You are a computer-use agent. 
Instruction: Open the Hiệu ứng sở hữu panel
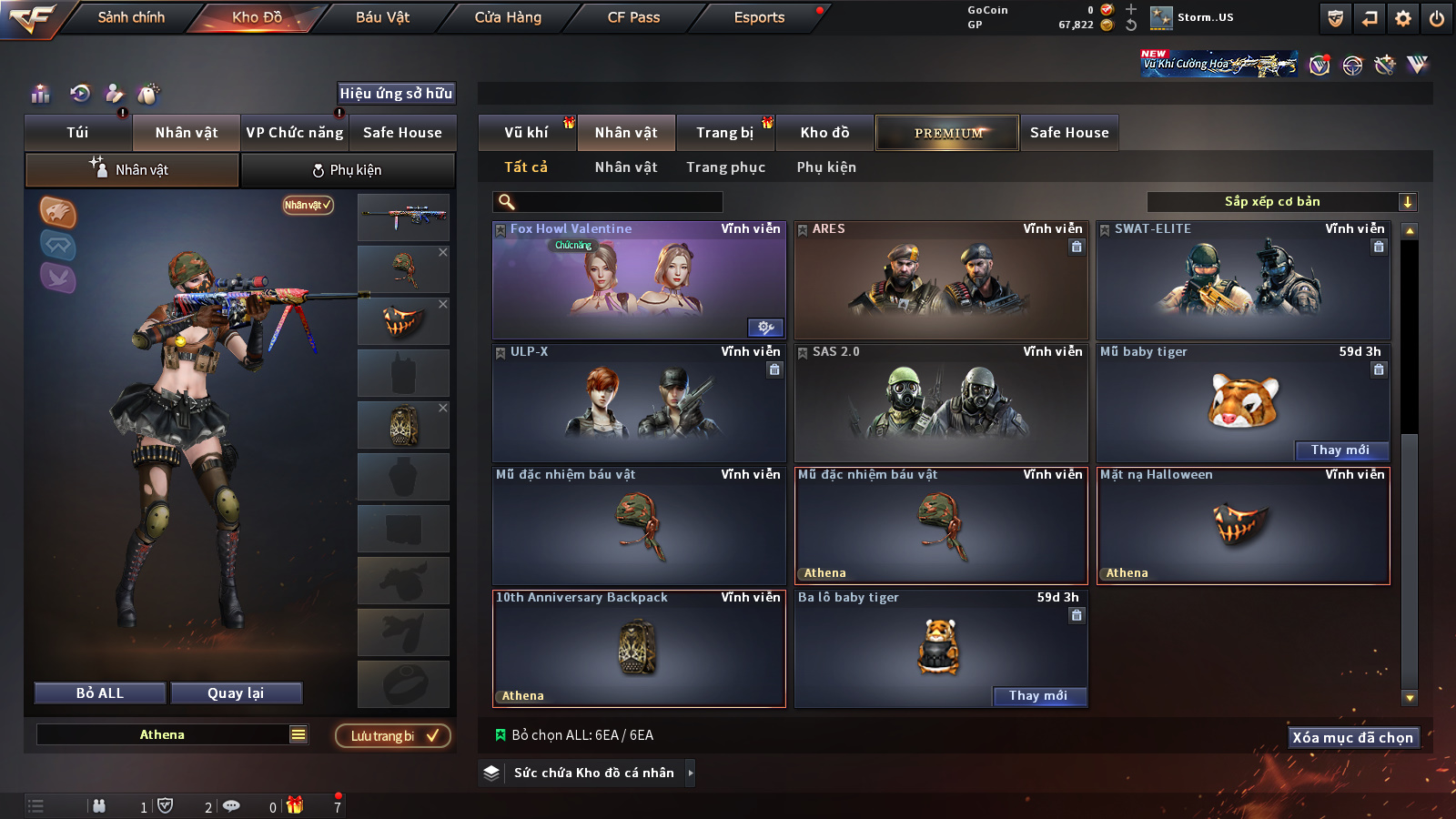(x=396, y=94)
